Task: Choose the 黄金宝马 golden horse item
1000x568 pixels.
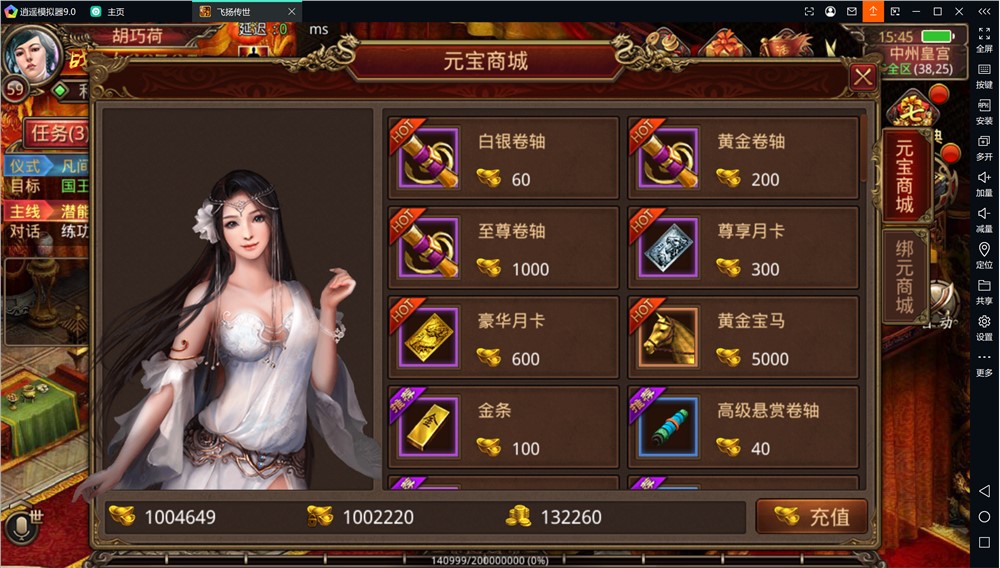Action: (743, 338)
